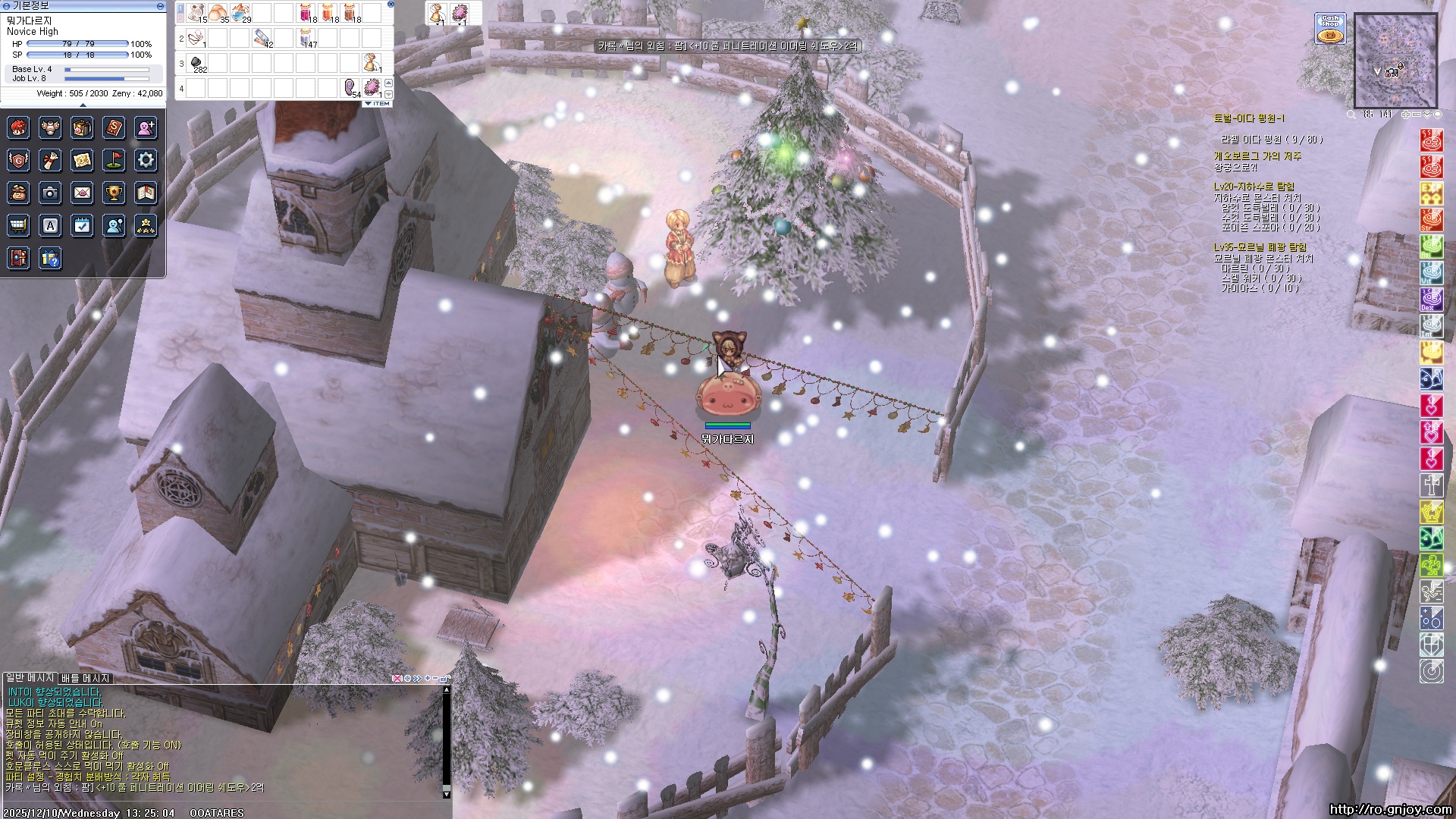Open the Cash Shop
The height and width of the screenshot is (819, 1456).
[1330, 28]
